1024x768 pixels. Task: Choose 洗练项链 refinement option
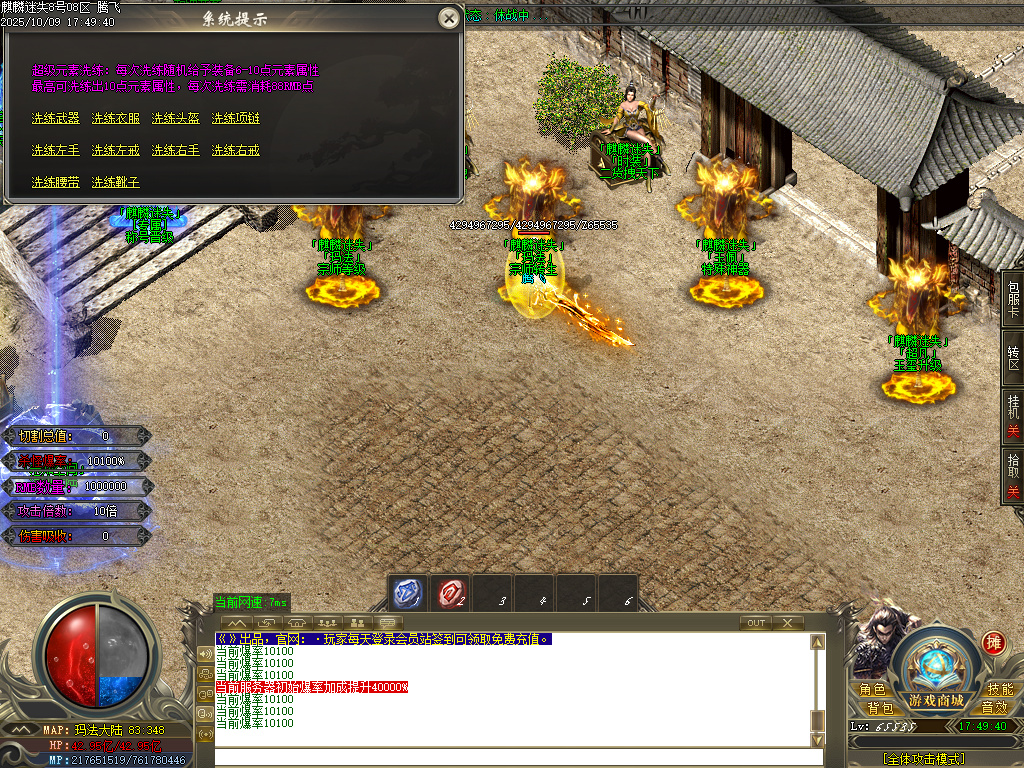(236, 118)
